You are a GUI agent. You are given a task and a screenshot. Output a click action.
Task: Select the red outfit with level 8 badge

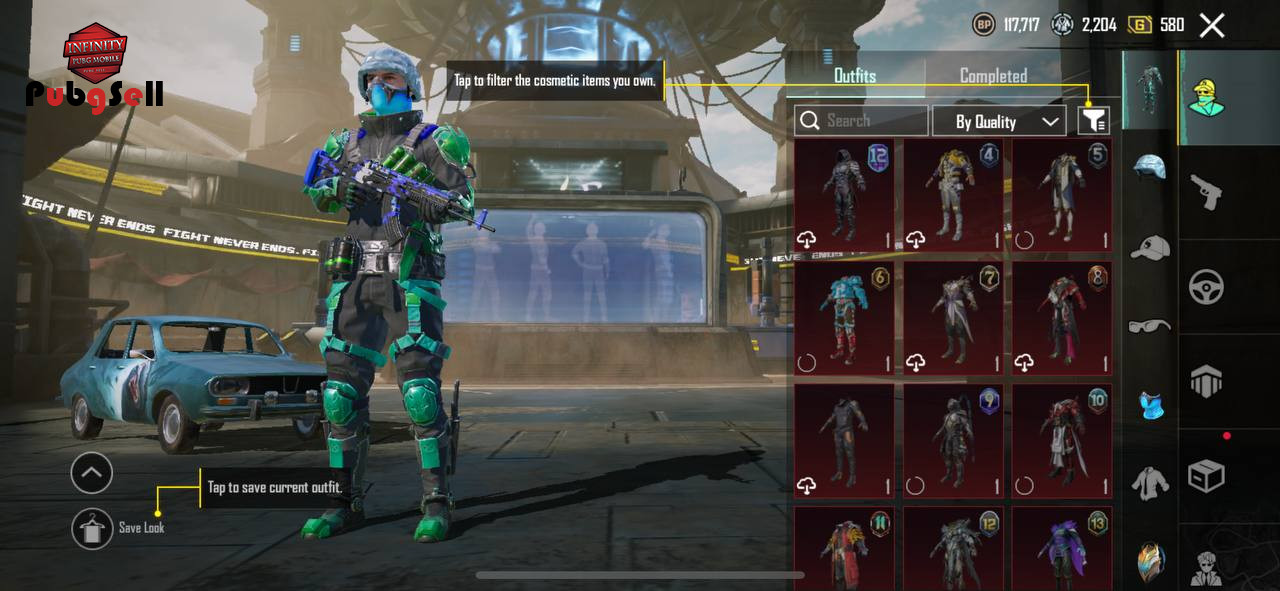tap(1062, 318)
